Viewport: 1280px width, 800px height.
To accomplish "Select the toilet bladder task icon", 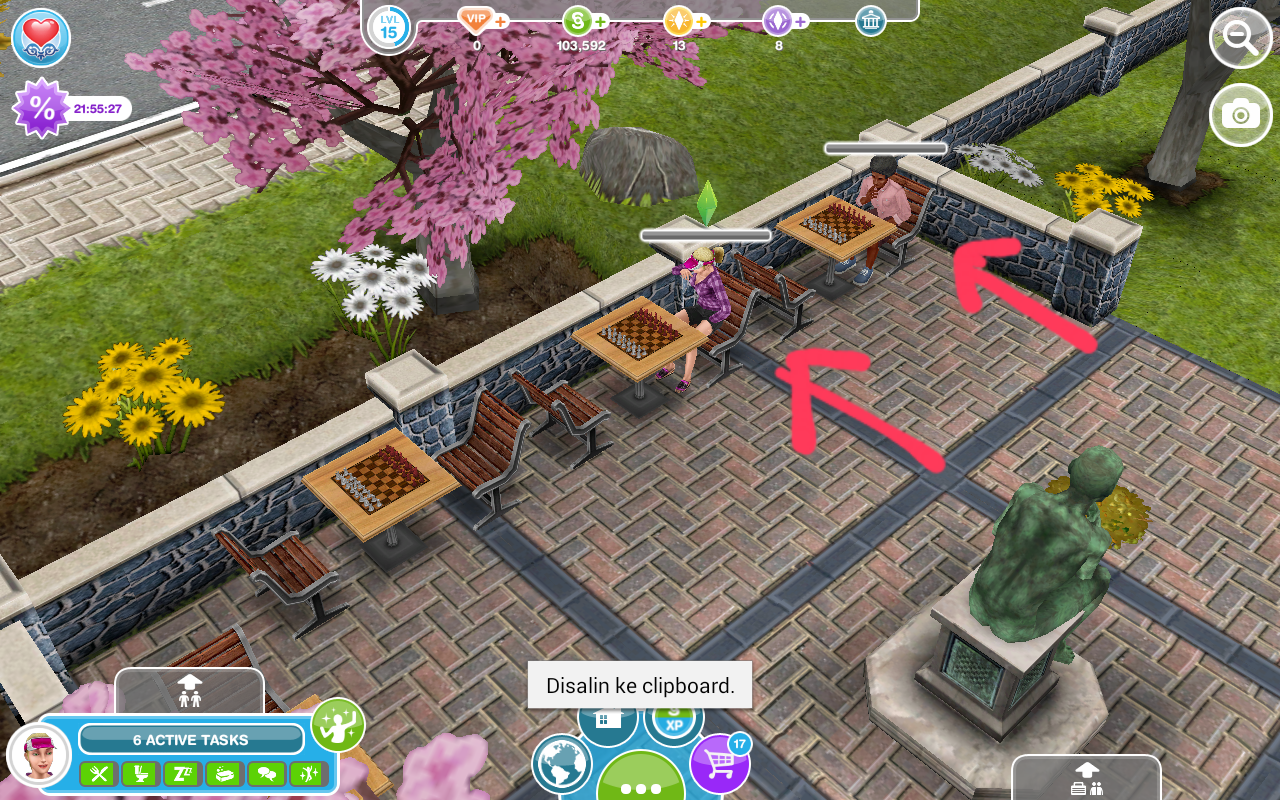I will 140,773.
